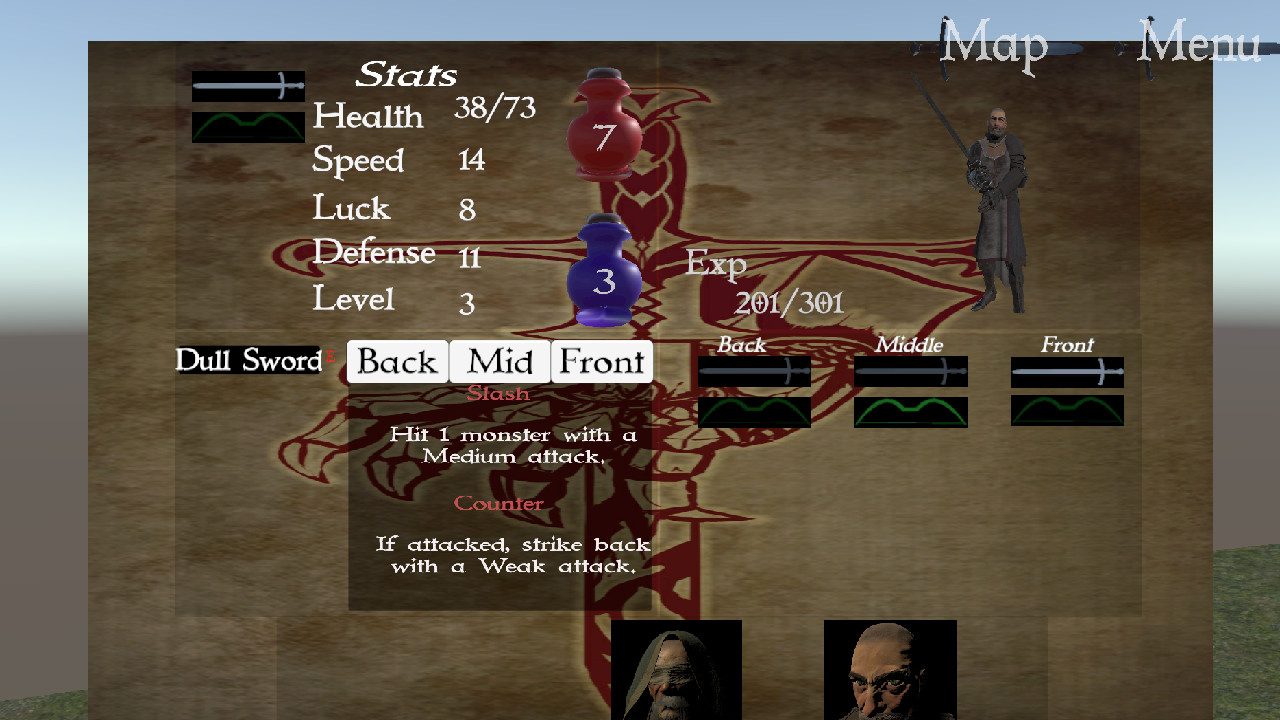The image size is (1280, 720).
Task: Click the bow icon under Middle
Action: pyautogui.click(x=910, y=411)
